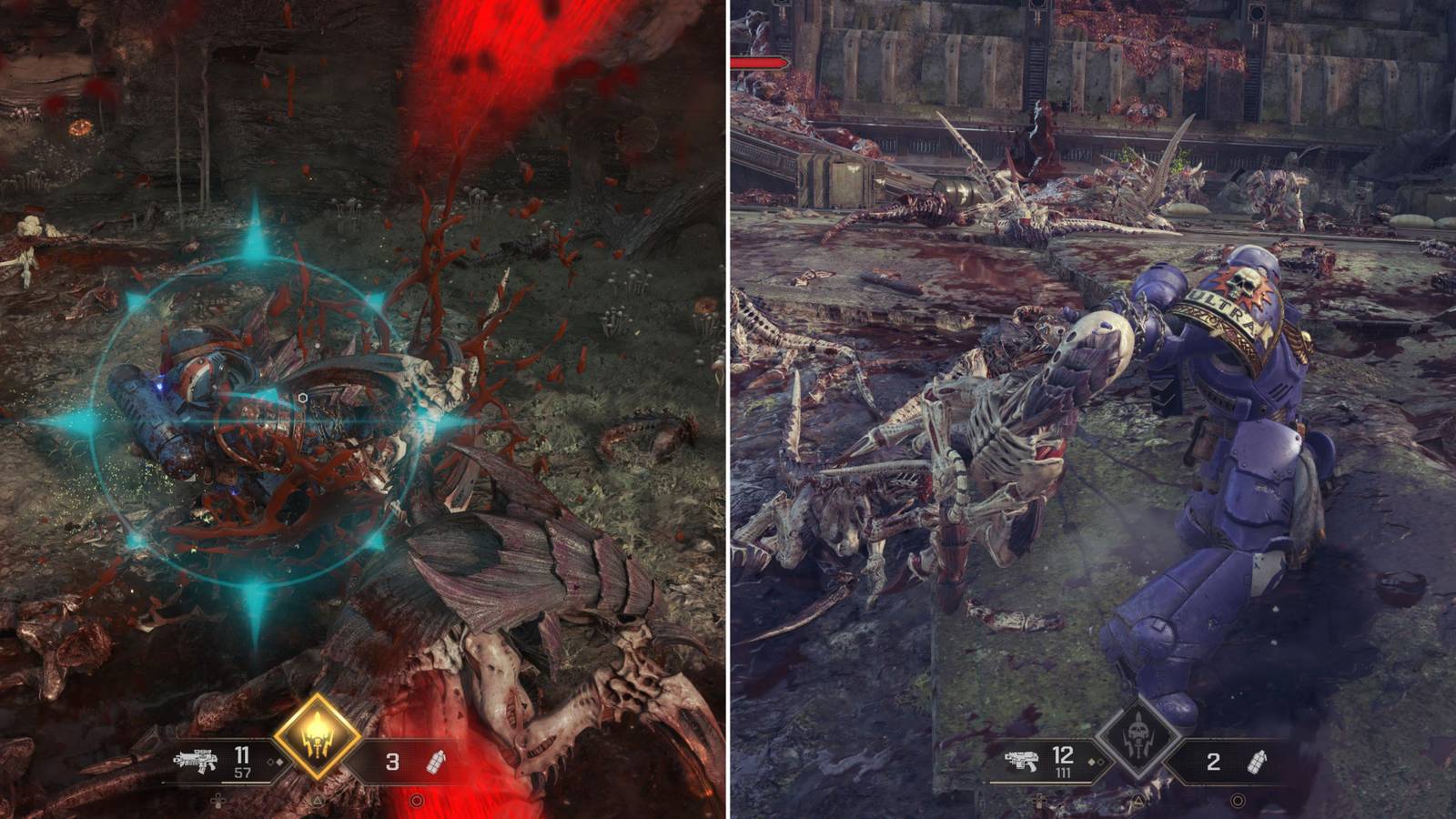Click the bolt pistol icon in right HUD
Image resolution: width=1456 pixels, height=819 pixels.
[1021, 761]
